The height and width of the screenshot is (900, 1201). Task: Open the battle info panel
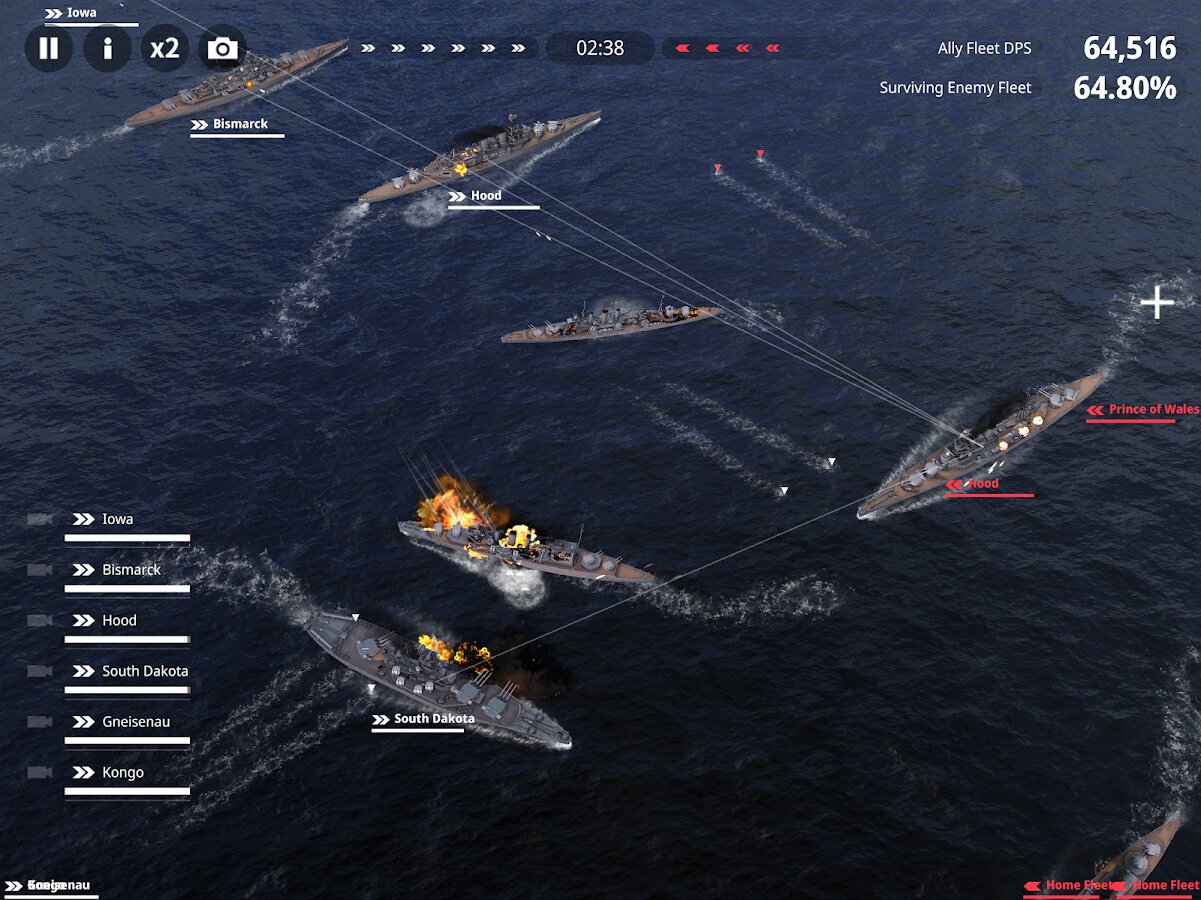click(107, 48)
